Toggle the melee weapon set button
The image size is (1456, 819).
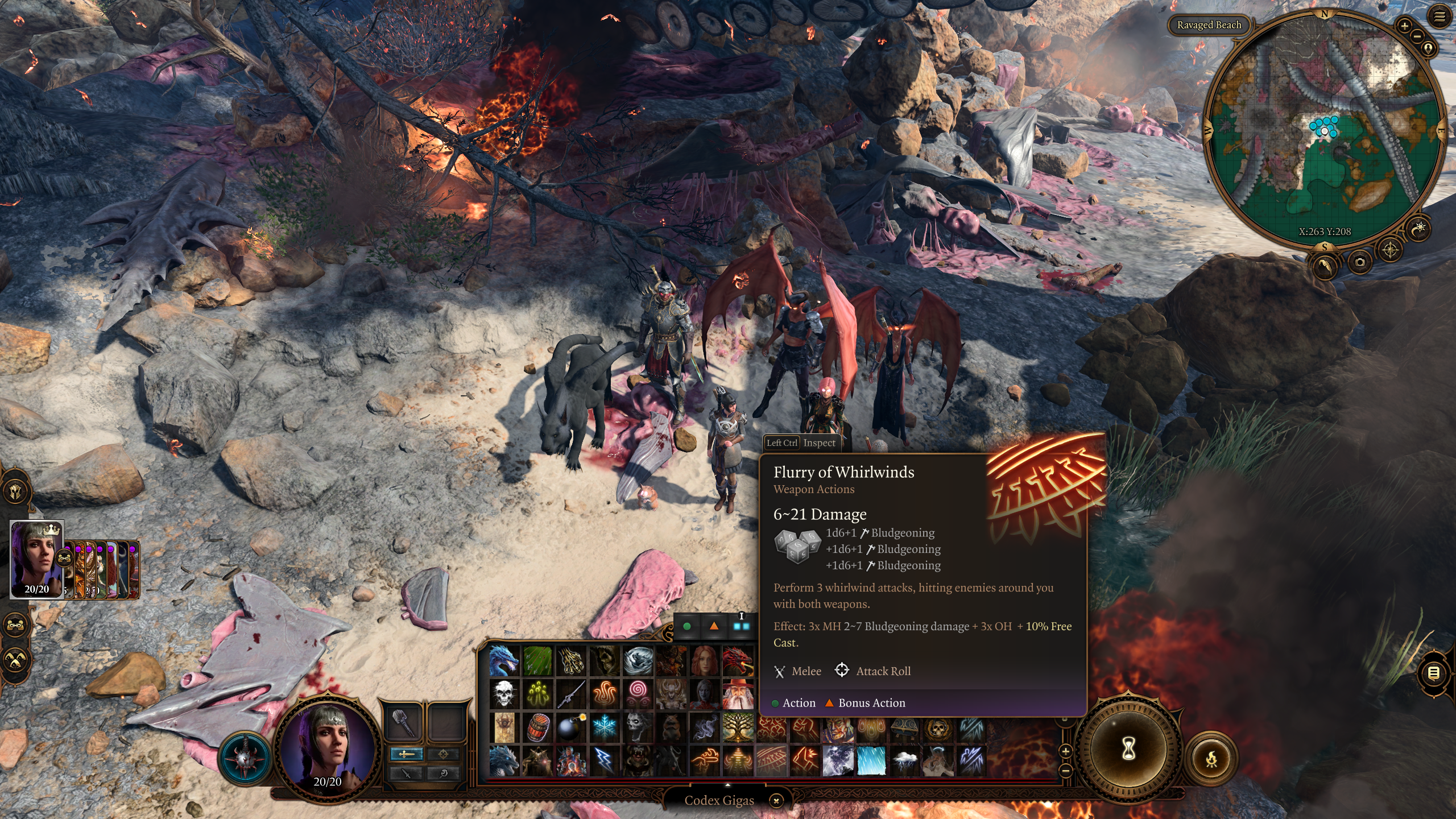coord(406,754)
